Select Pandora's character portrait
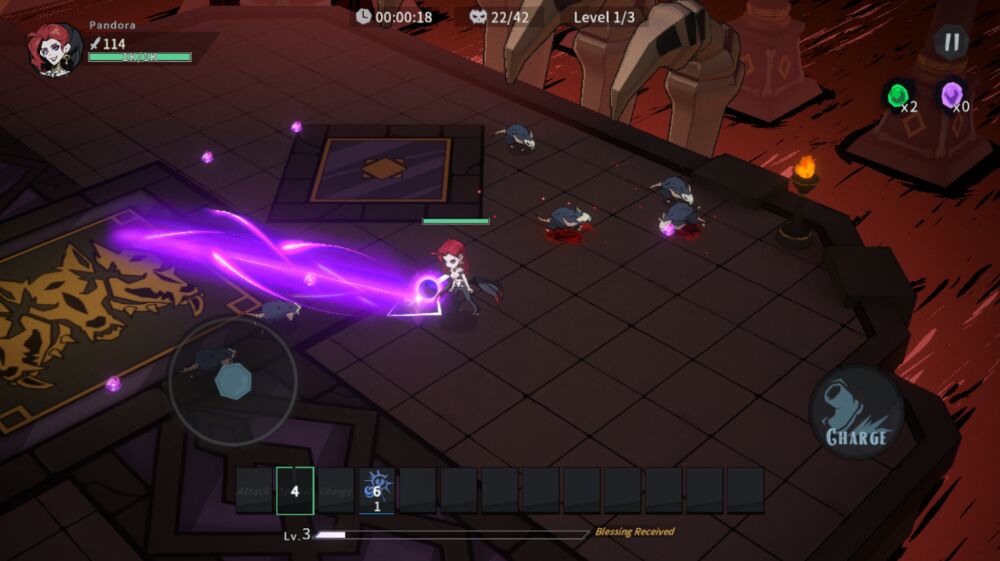 (x=55, y=50)
